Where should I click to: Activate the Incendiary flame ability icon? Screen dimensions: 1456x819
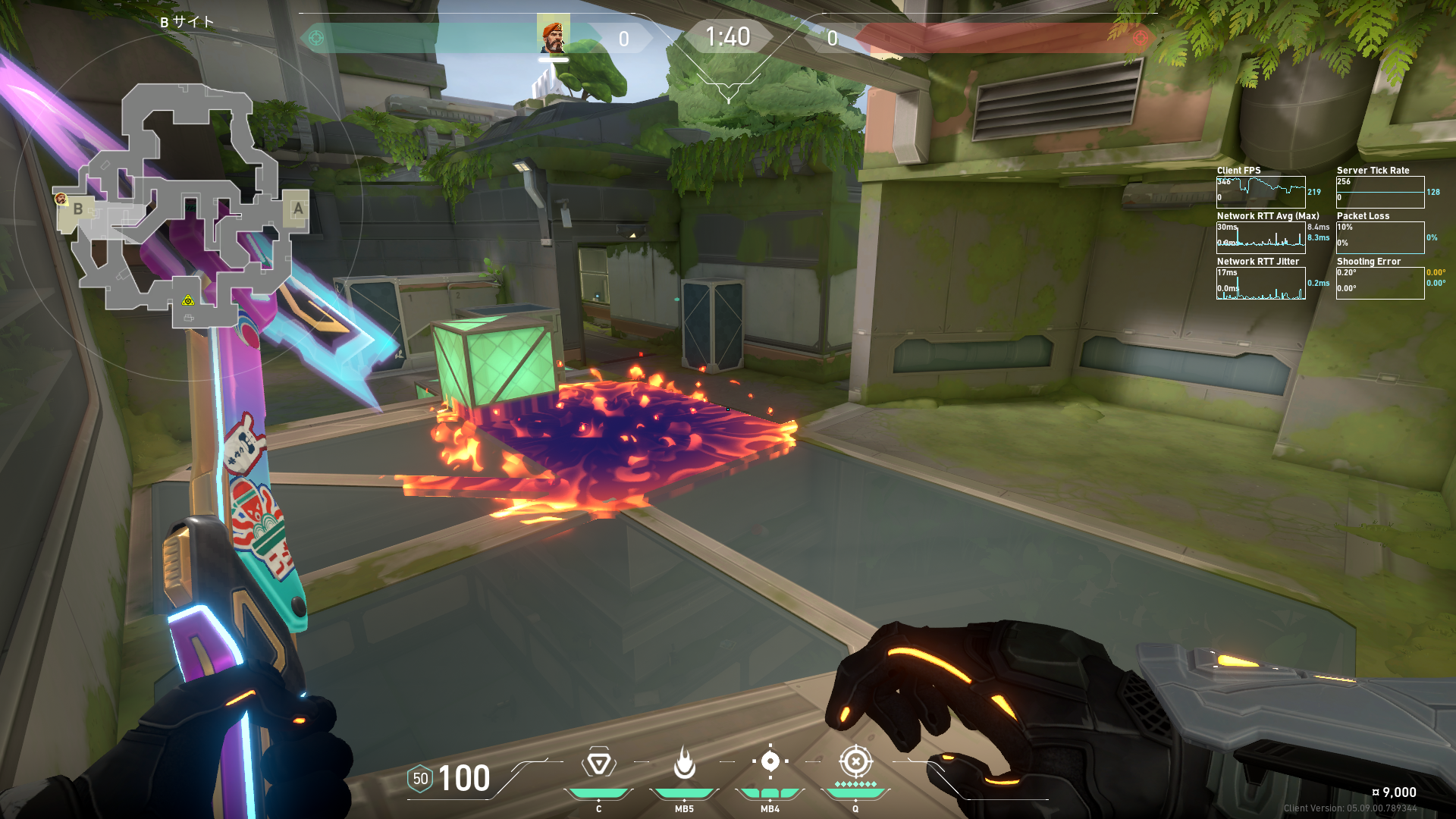click(684, 763)
